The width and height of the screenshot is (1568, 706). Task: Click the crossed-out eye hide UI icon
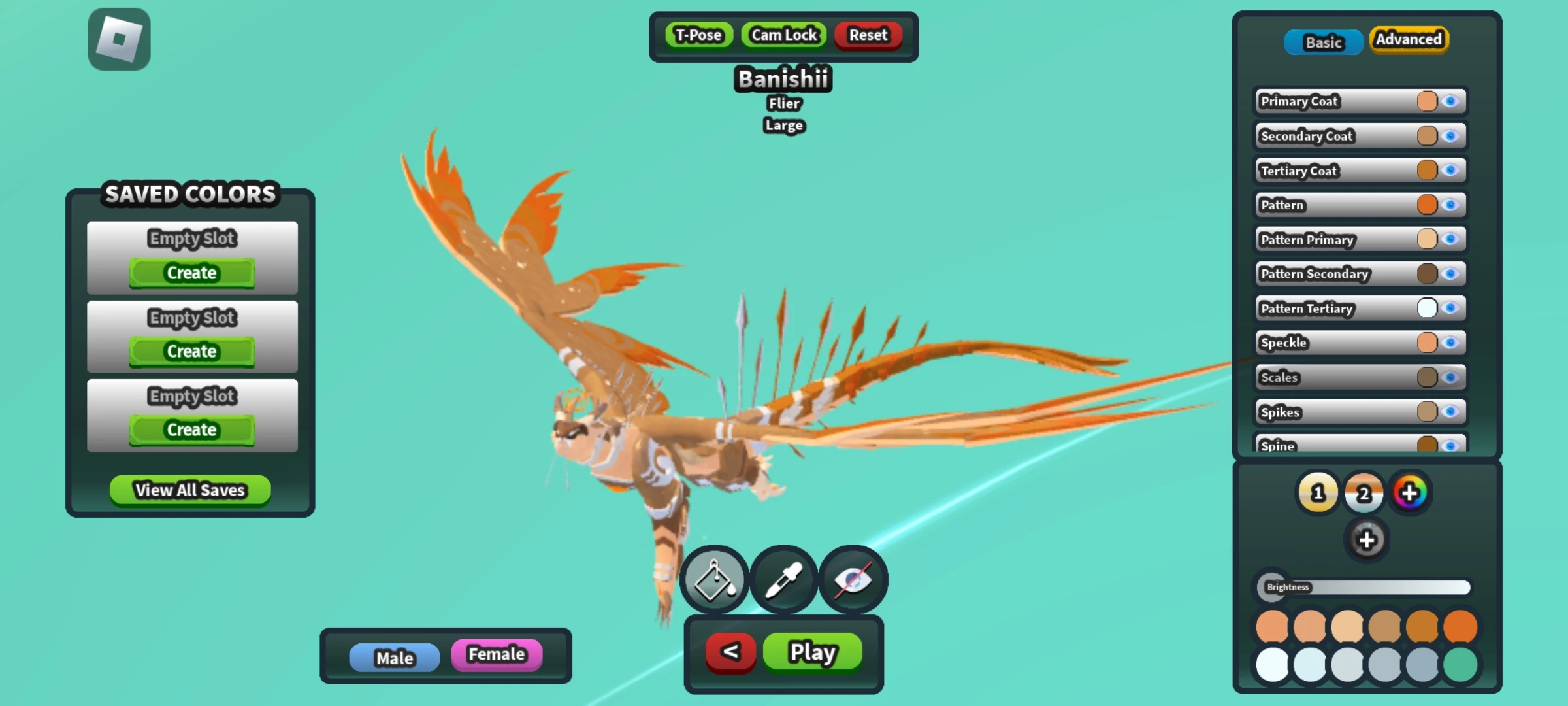853,579
